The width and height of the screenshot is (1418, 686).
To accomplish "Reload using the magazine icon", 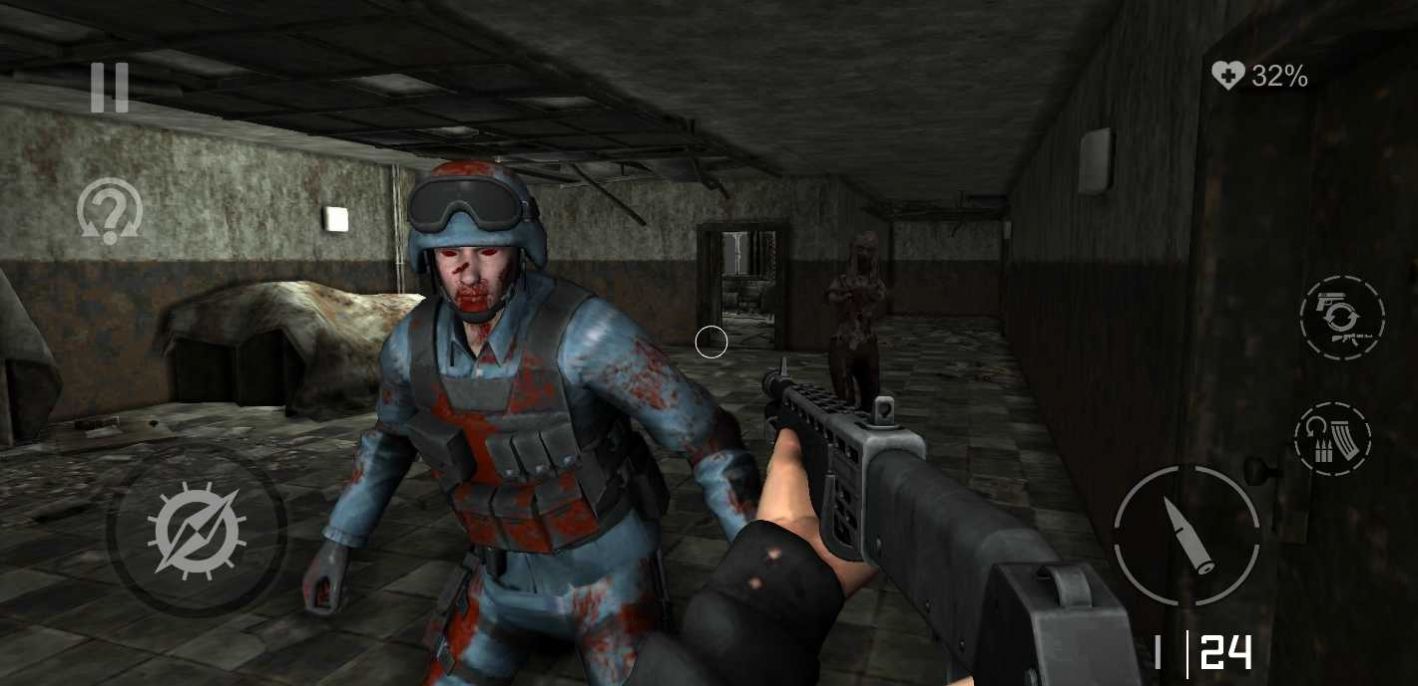I will pos(1332,438).
